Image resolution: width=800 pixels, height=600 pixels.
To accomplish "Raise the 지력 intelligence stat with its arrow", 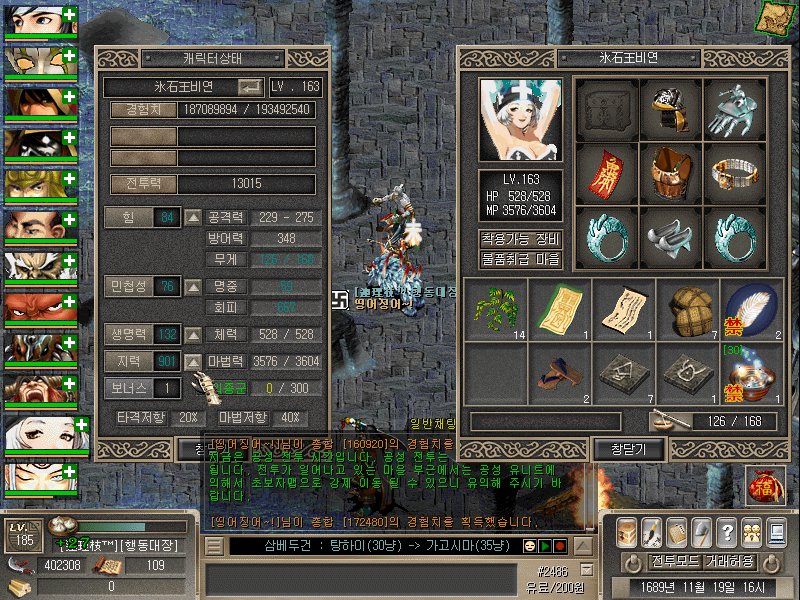I will (x=194, y=361).
